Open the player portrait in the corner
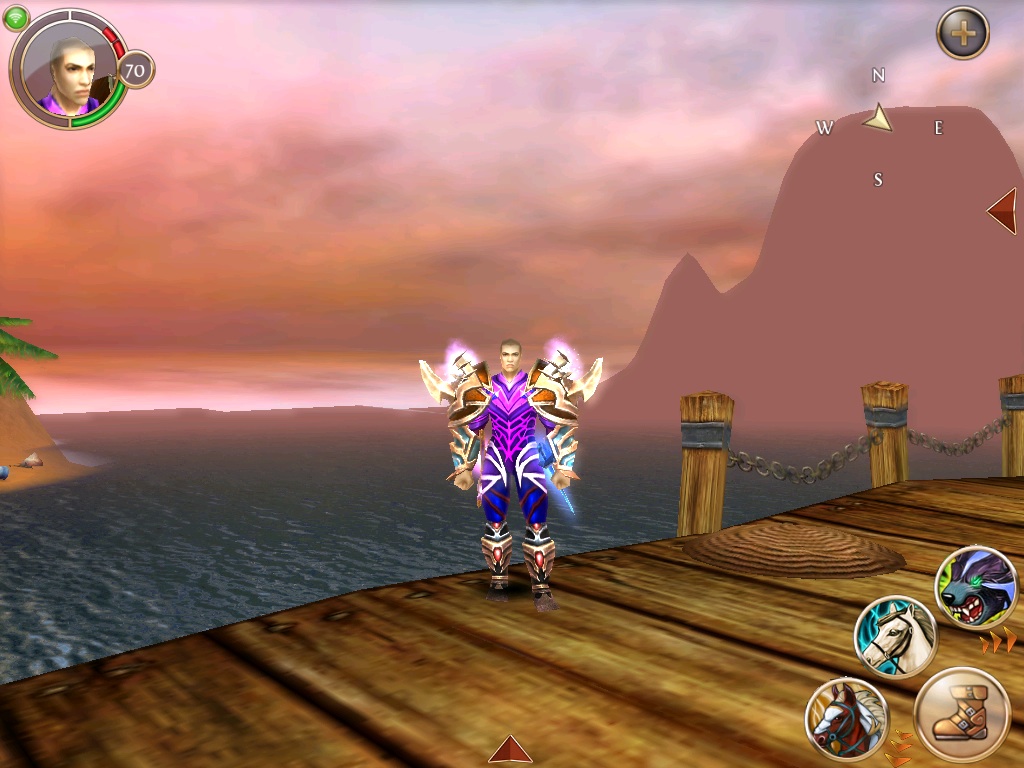 pyautogui.click(x=68, y=69)
